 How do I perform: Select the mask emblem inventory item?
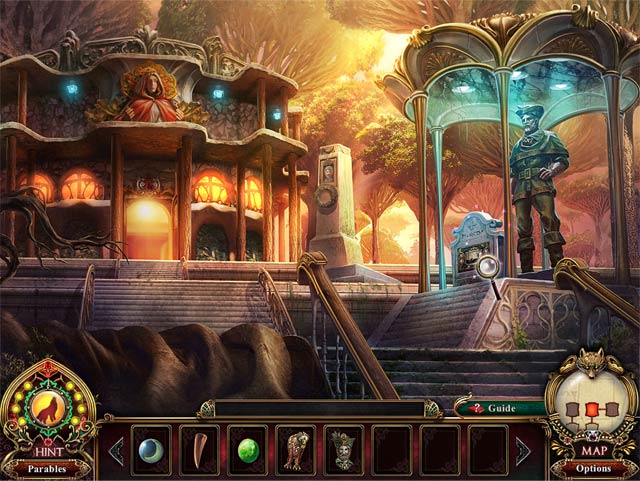coord(344,449)
